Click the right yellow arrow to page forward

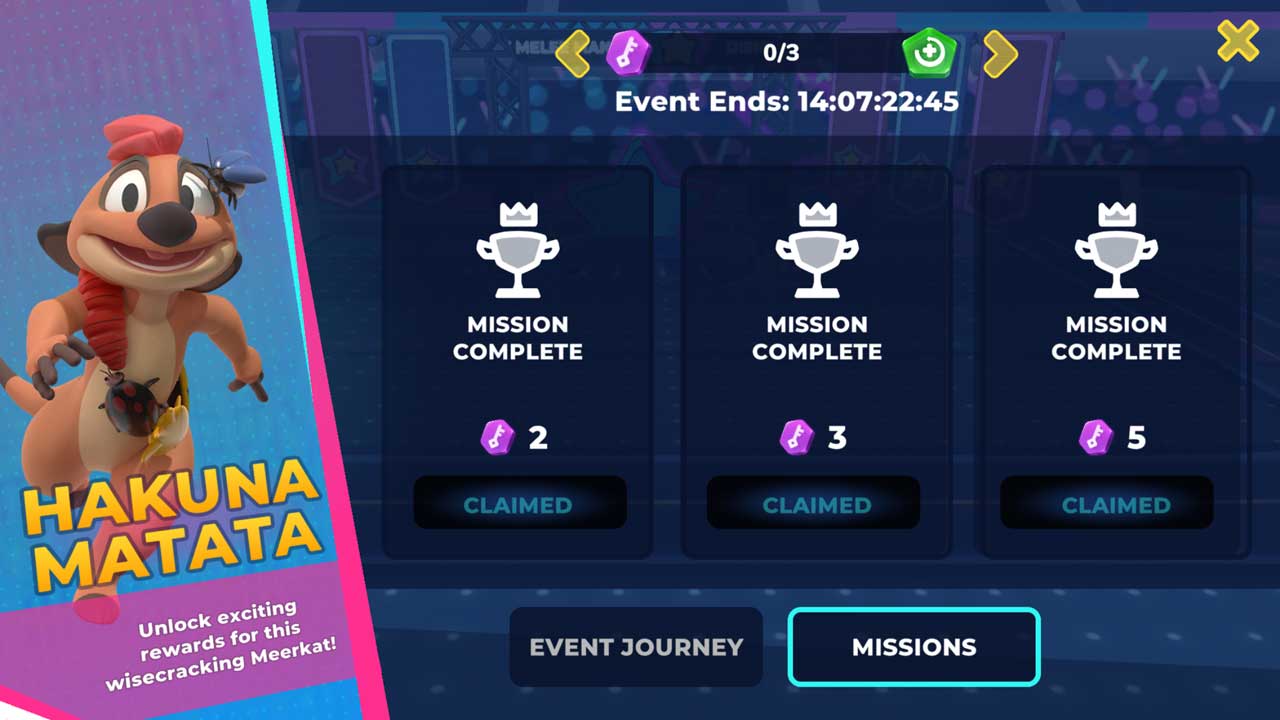point(999,52)
